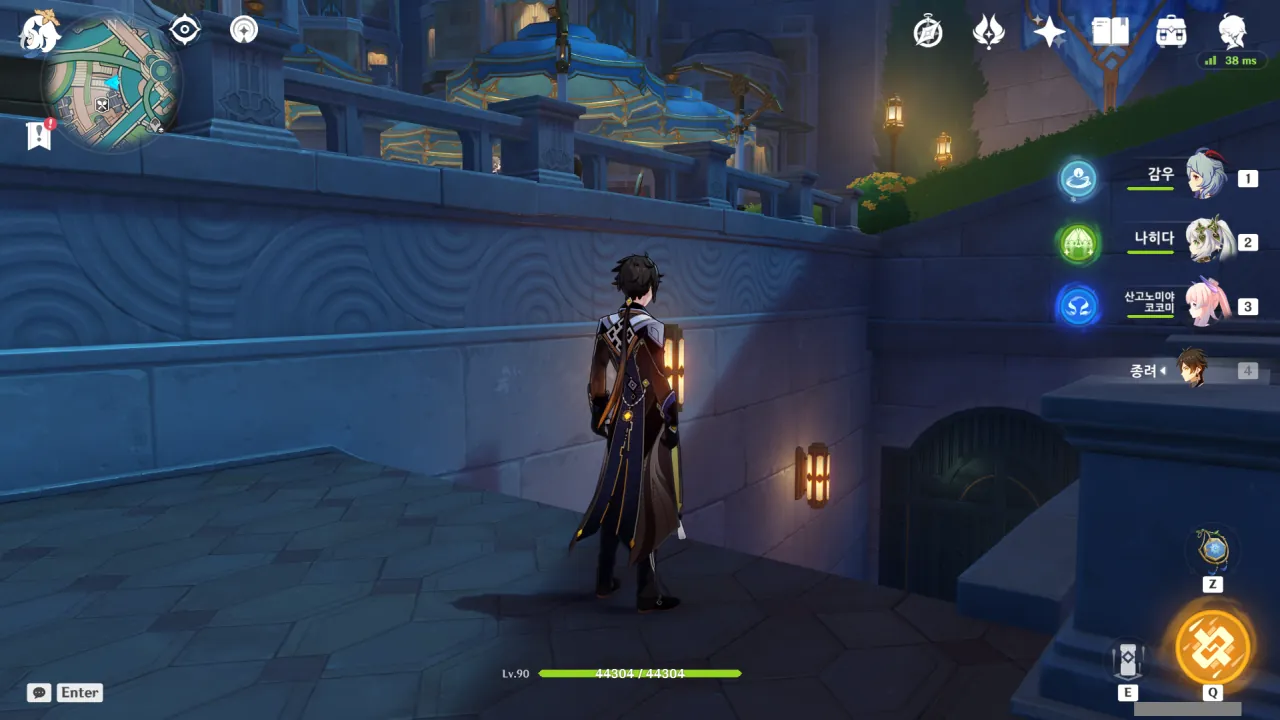Screen dimensions: 1280x720
Task: Use the equipped gadget icon
Action: [1212, 550]
